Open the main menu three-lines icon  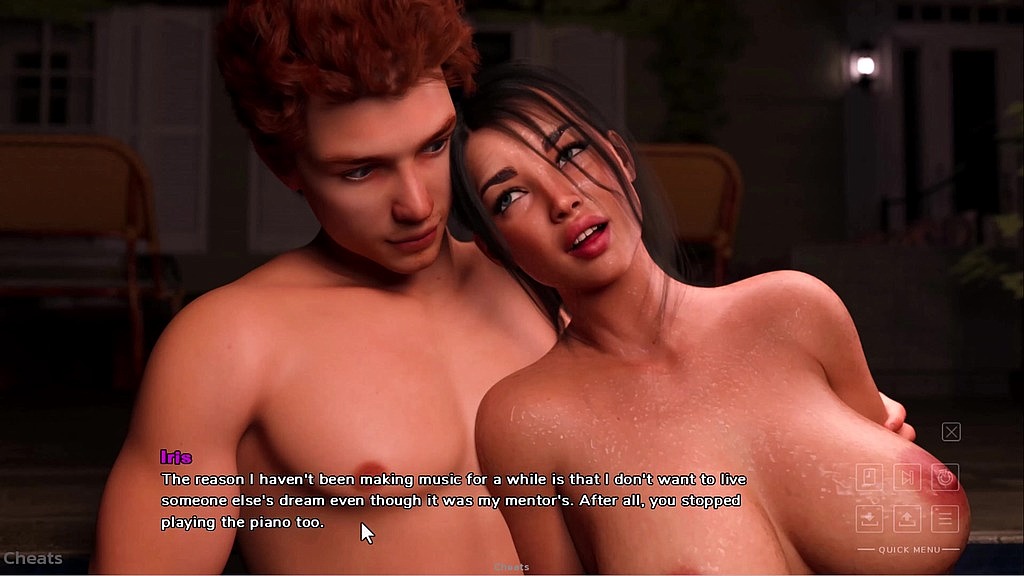pyautogui.click(x=945, y=518)
